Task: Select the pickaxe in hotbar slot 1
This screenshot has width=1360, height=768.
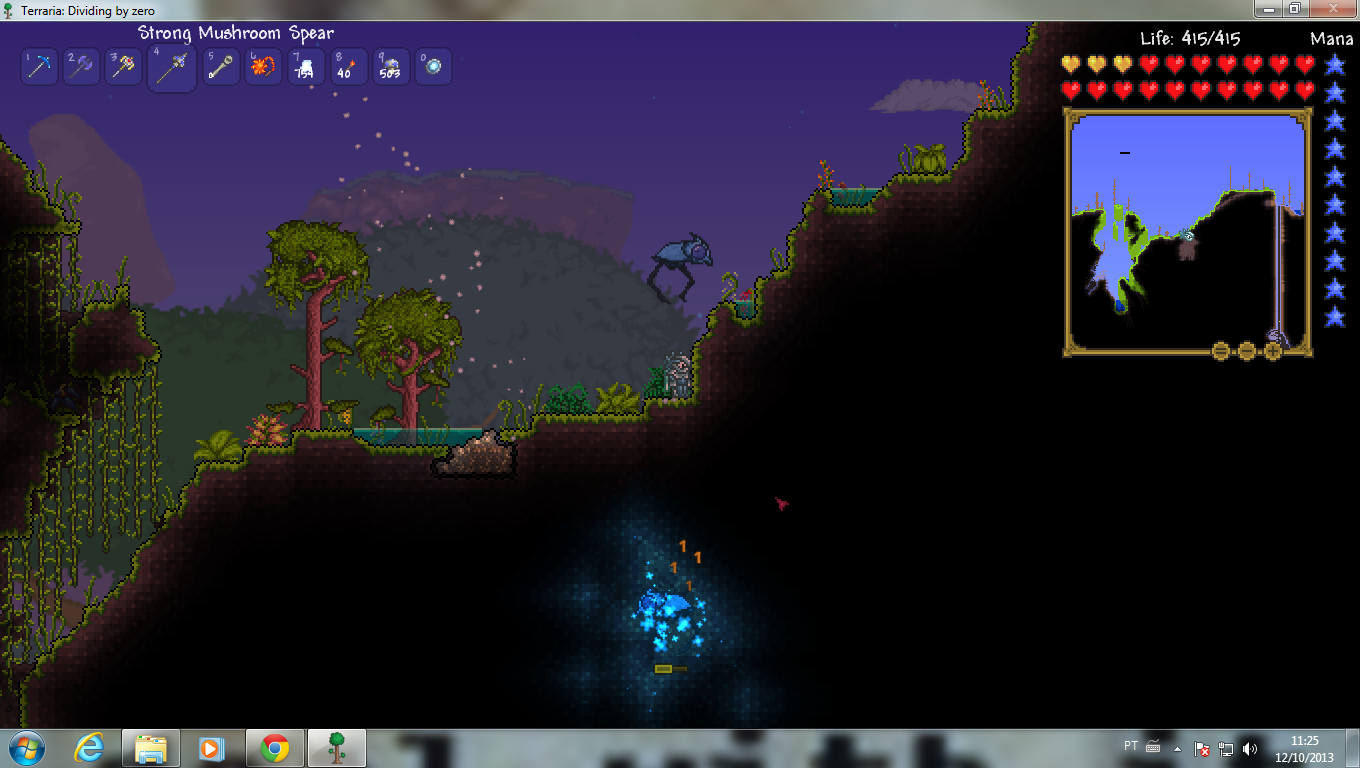Action: 39,66
